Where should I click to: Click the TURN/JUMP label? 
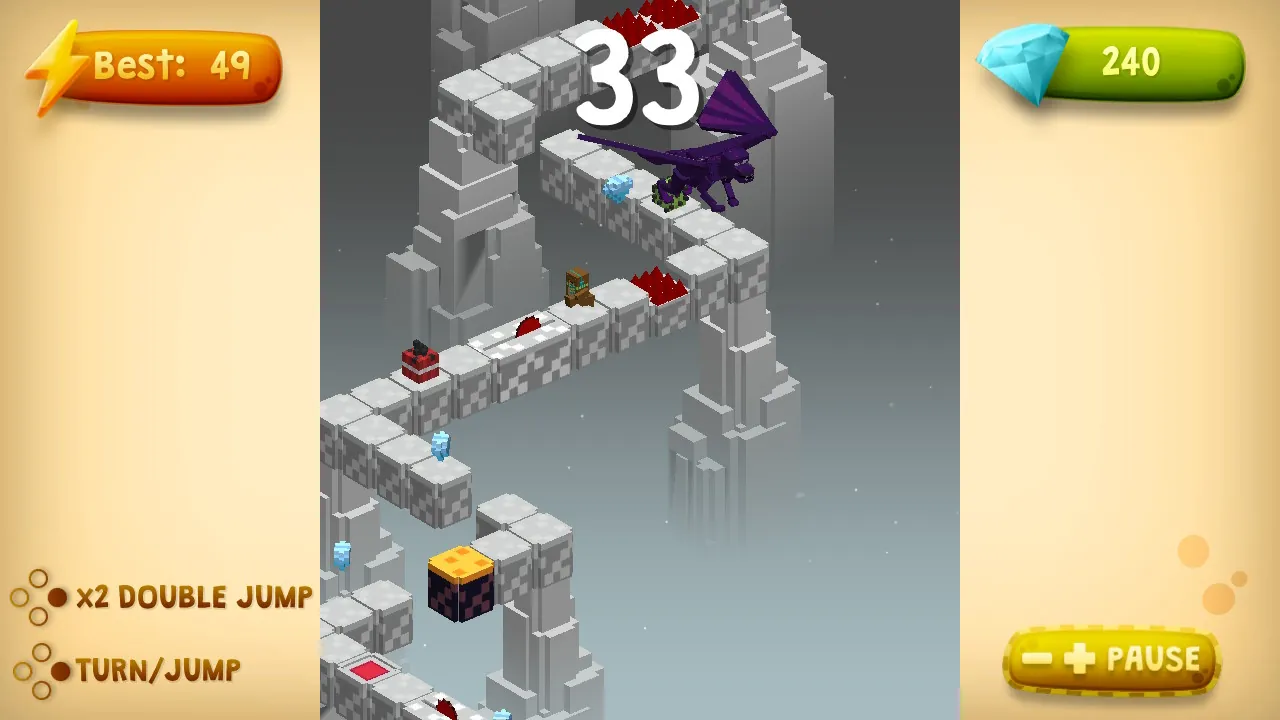pyautogui.click(x=158, y=671)
